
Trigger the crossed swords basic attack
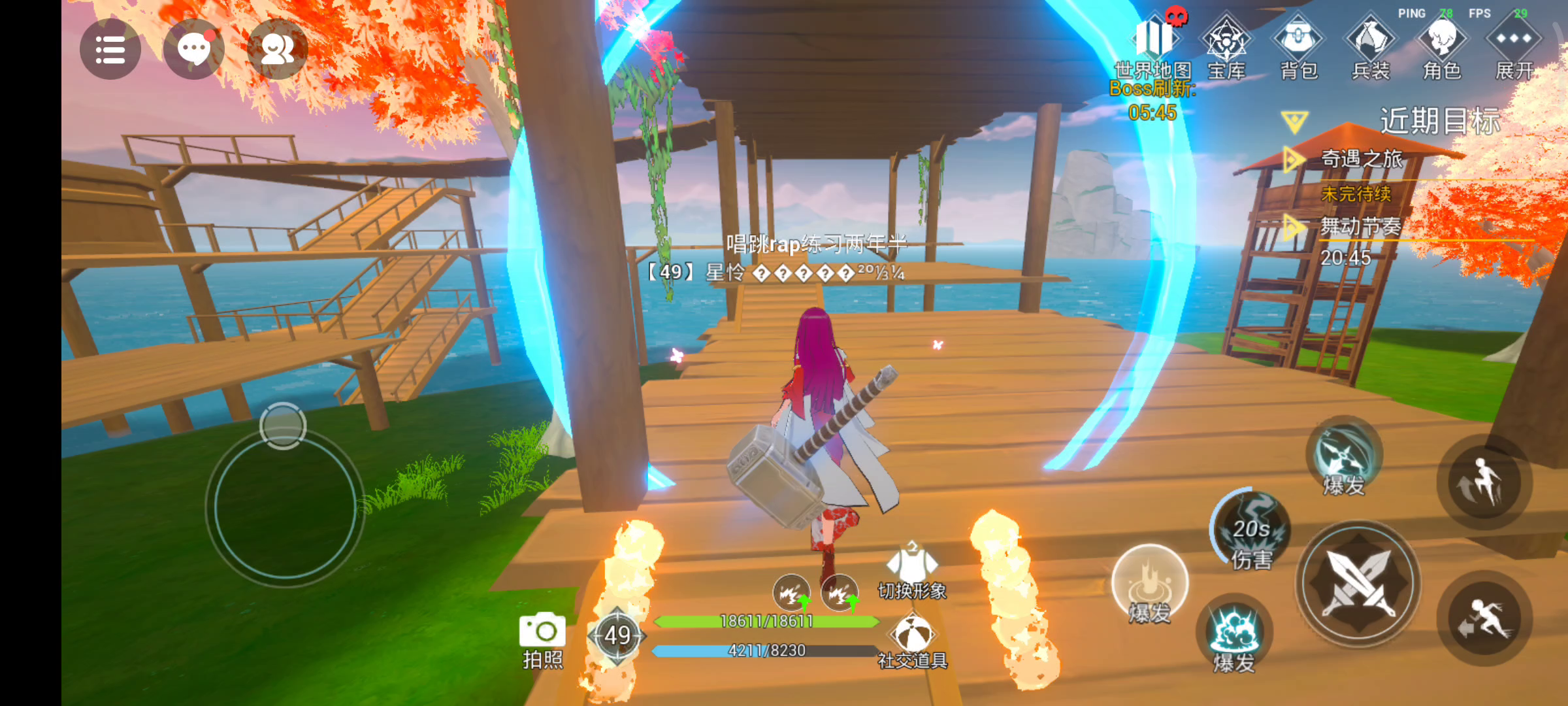click(x=1358, y=582)
